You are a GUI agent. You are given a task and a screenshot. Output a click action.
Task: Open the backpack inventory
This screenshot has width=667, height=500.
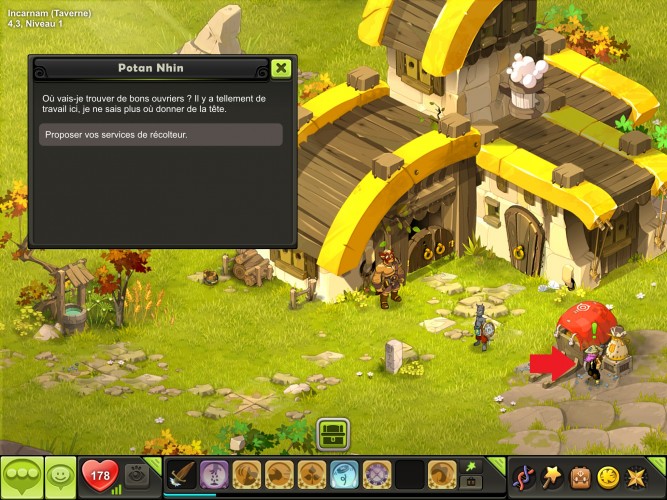click(580, 474)
